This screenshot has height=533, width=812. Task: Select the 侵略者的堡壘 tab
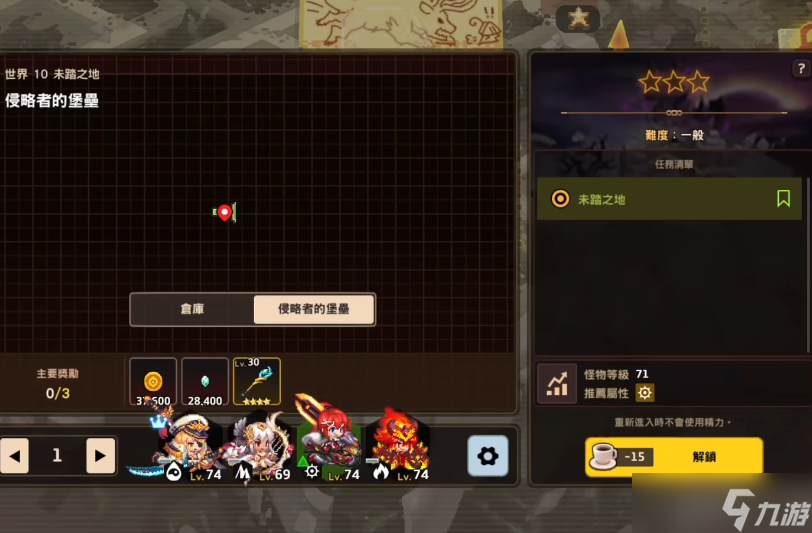[314, 310]
